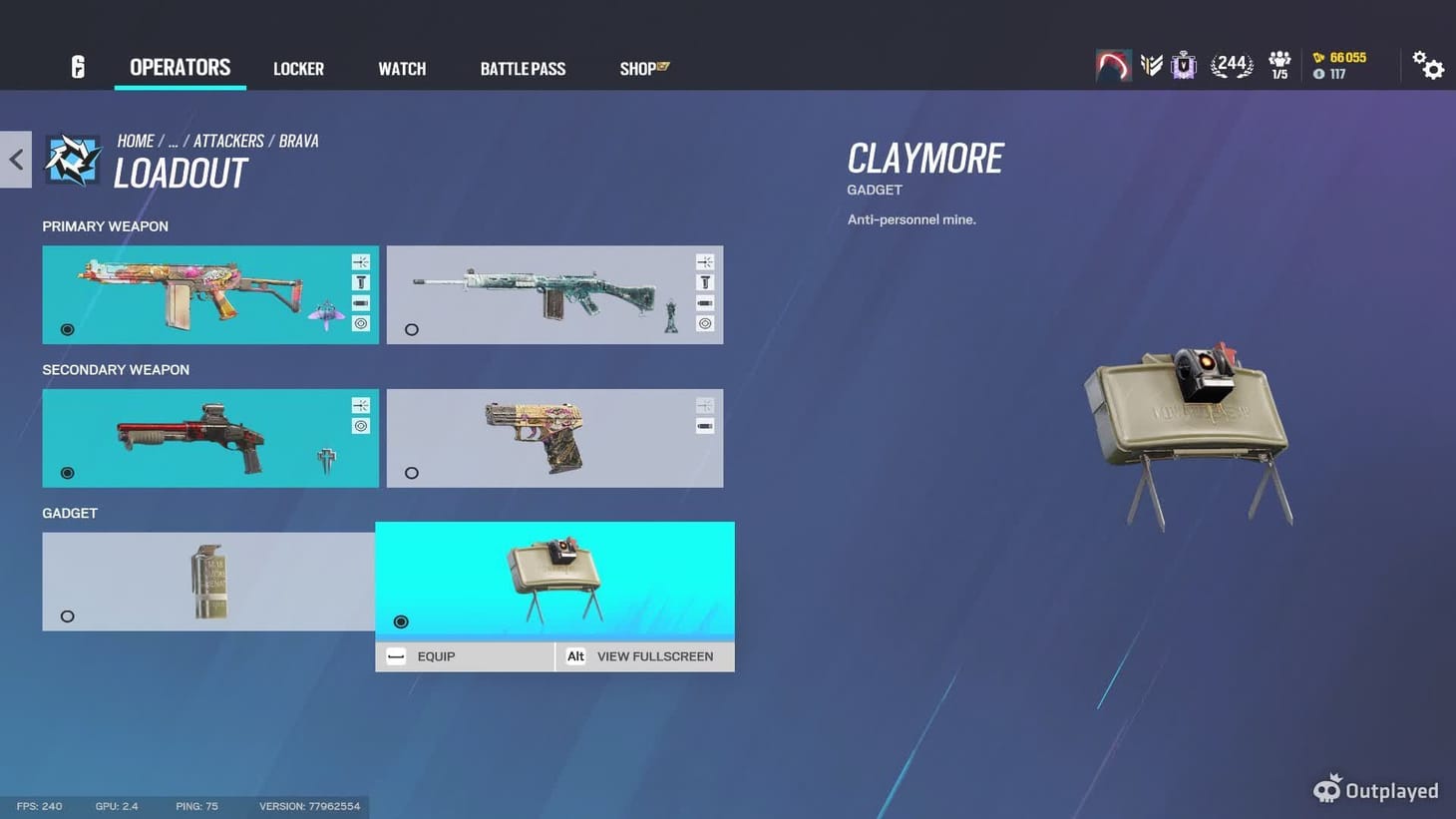Select the gold pistol radio button
This screenshot has width=1456, height=819.
click(x=411, y=473)
